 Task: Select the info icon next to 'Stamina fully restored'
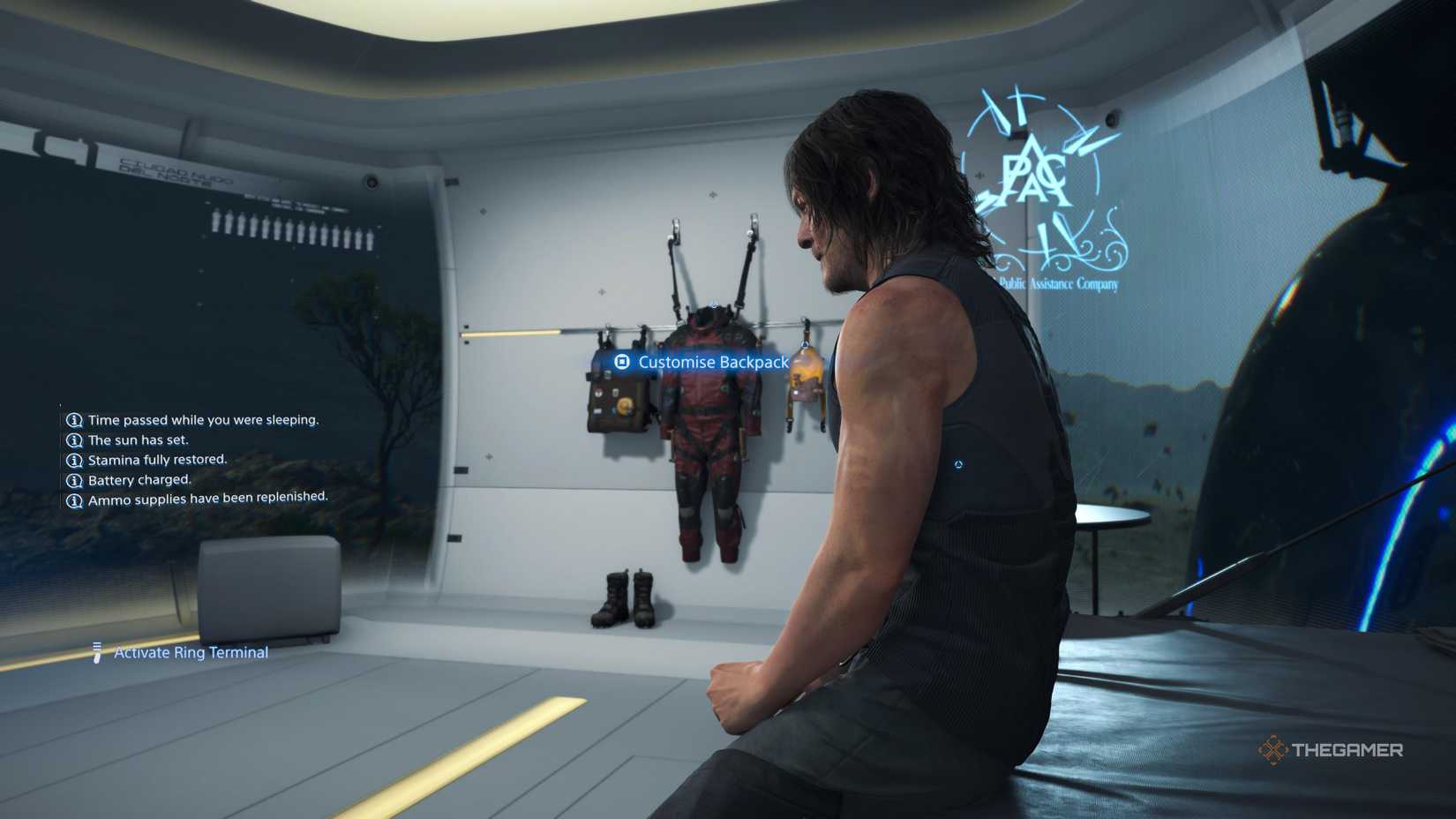[x=73, y=460]
